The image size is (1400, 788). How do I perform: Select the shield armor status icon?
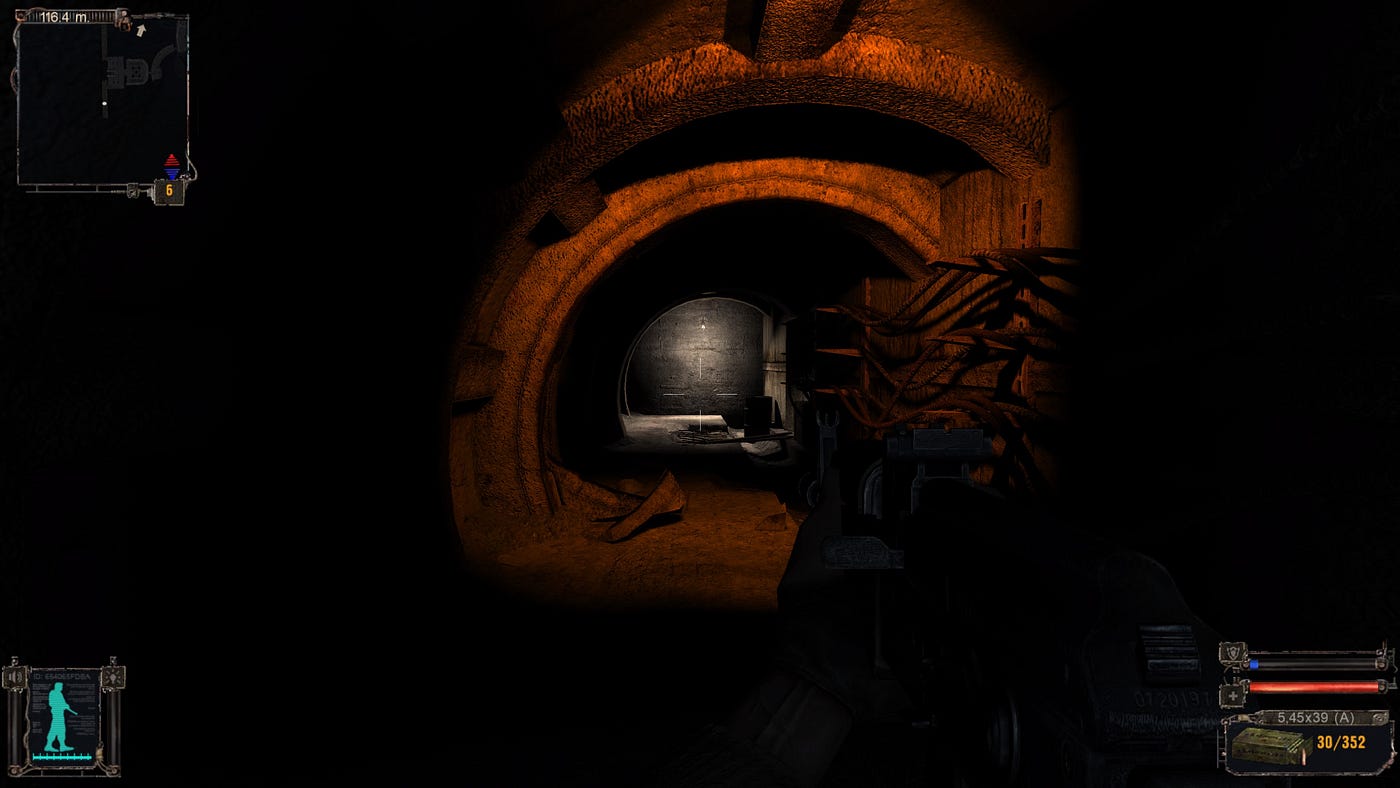coord(1234,651)
